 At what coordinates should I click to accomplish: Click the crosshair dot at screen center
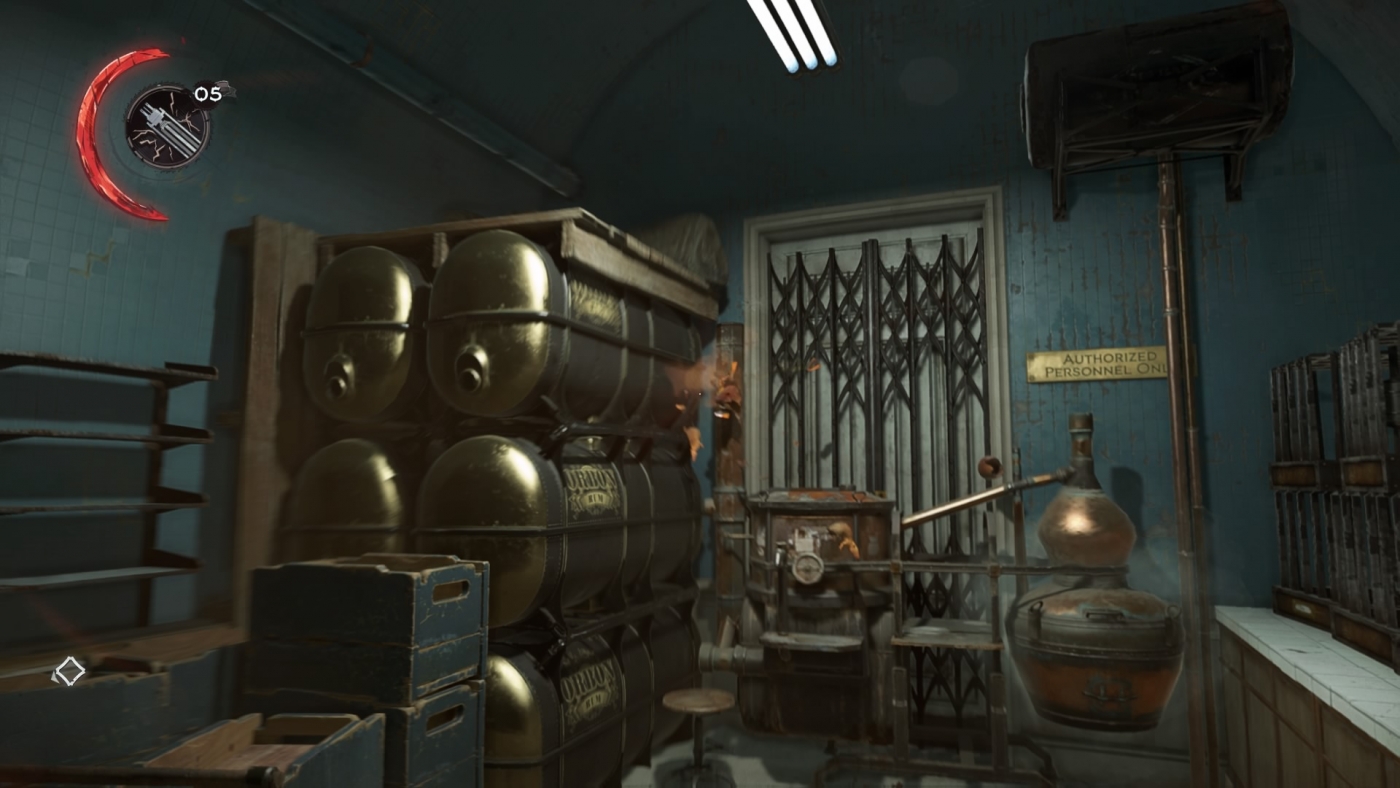700,394
